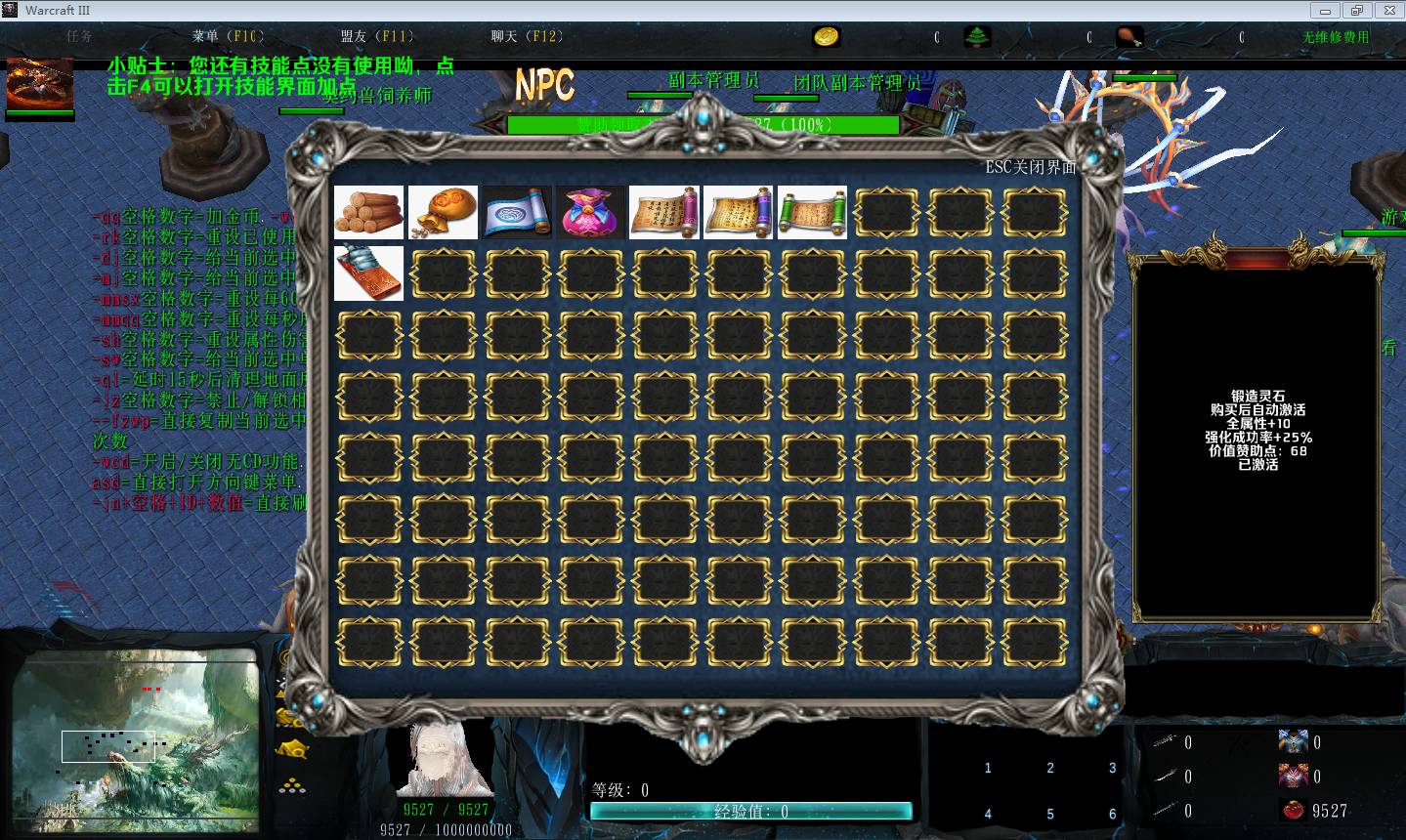
Task: Select the scroll with green rollers
Action: coord(812,212)
